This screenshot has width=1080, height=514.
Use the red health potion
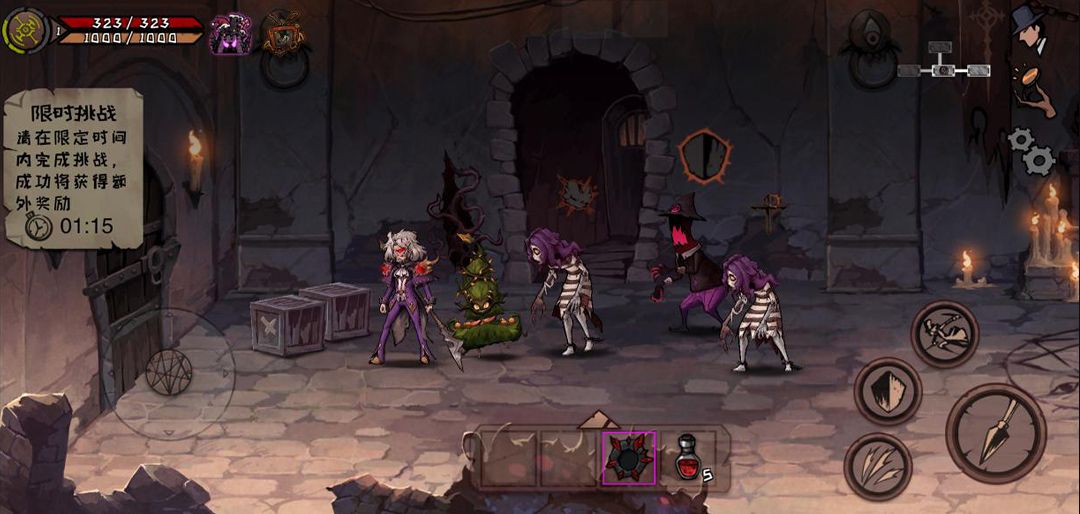[688, 458]
